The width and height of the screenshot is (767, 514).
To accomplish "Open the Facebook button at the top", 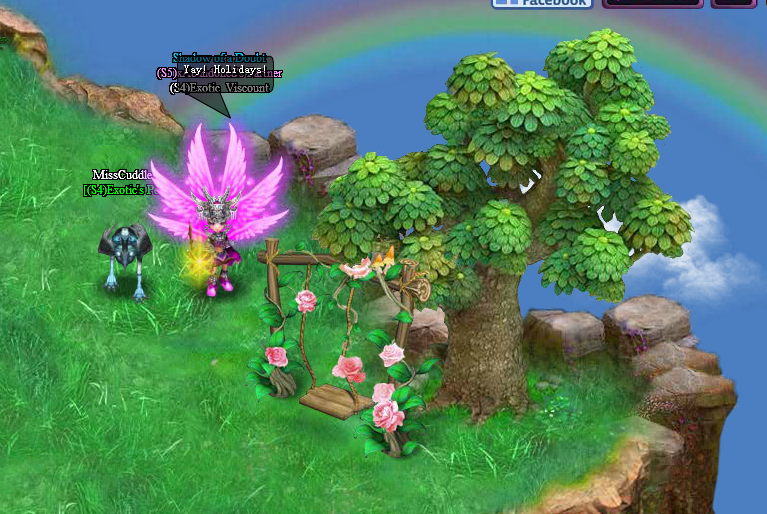I will (x=542, y=3).
